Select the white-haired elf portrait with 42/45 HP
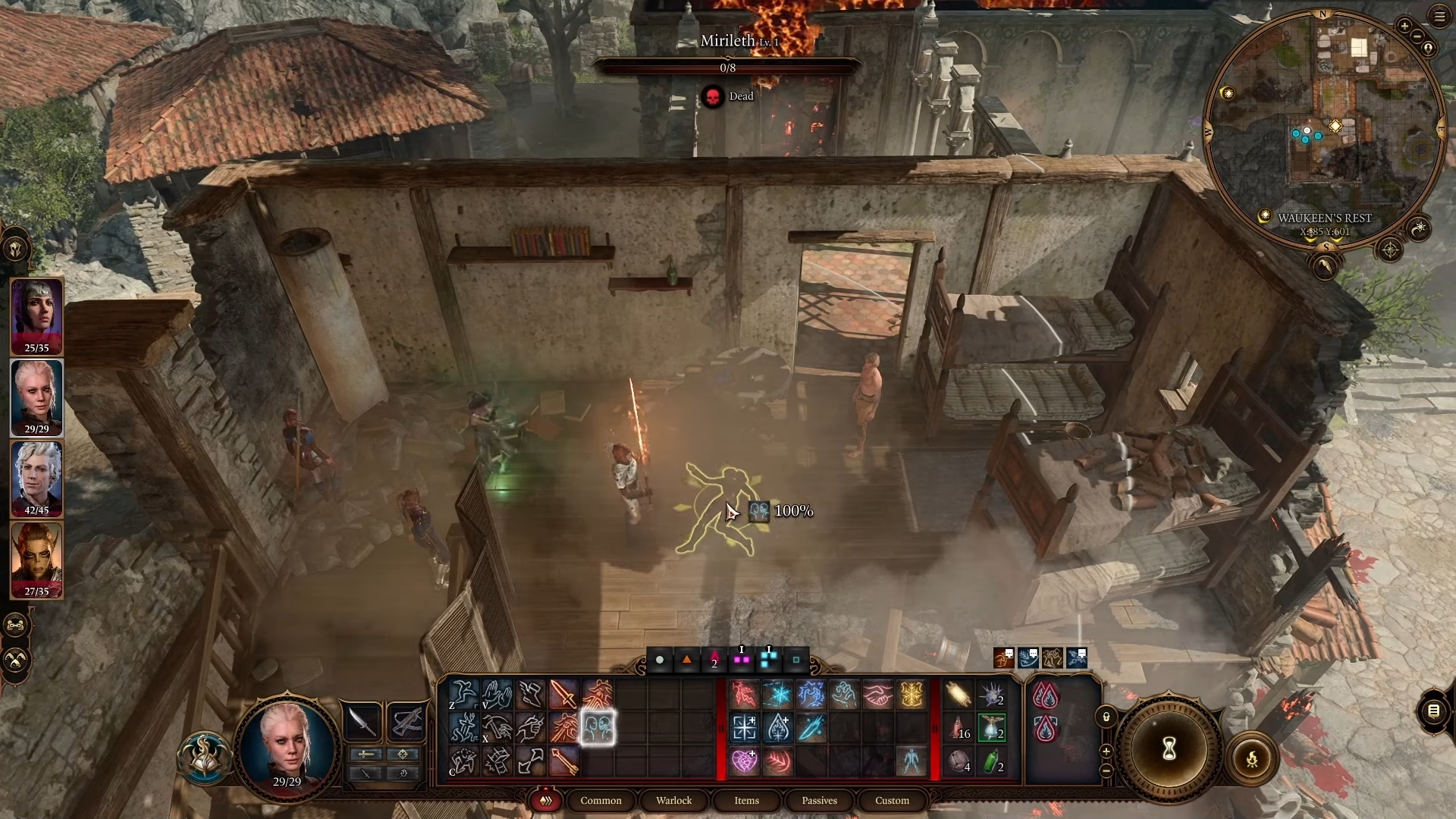This screenshot has height=819, width=1456. pyautogui.click(x=36, y=478)
